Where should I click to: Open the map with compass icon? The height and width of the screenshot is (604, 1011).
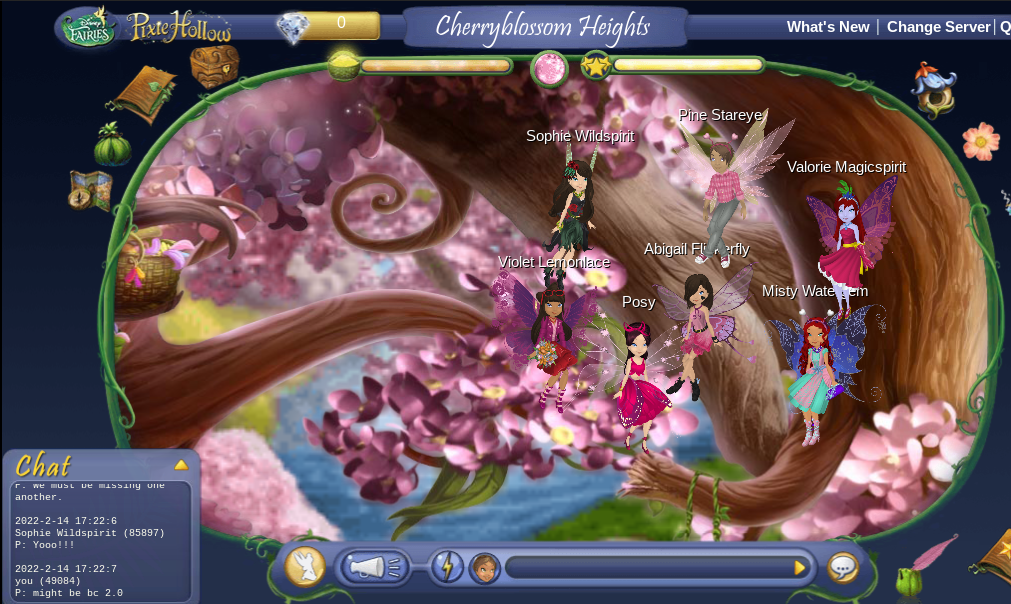click(90, 191)
